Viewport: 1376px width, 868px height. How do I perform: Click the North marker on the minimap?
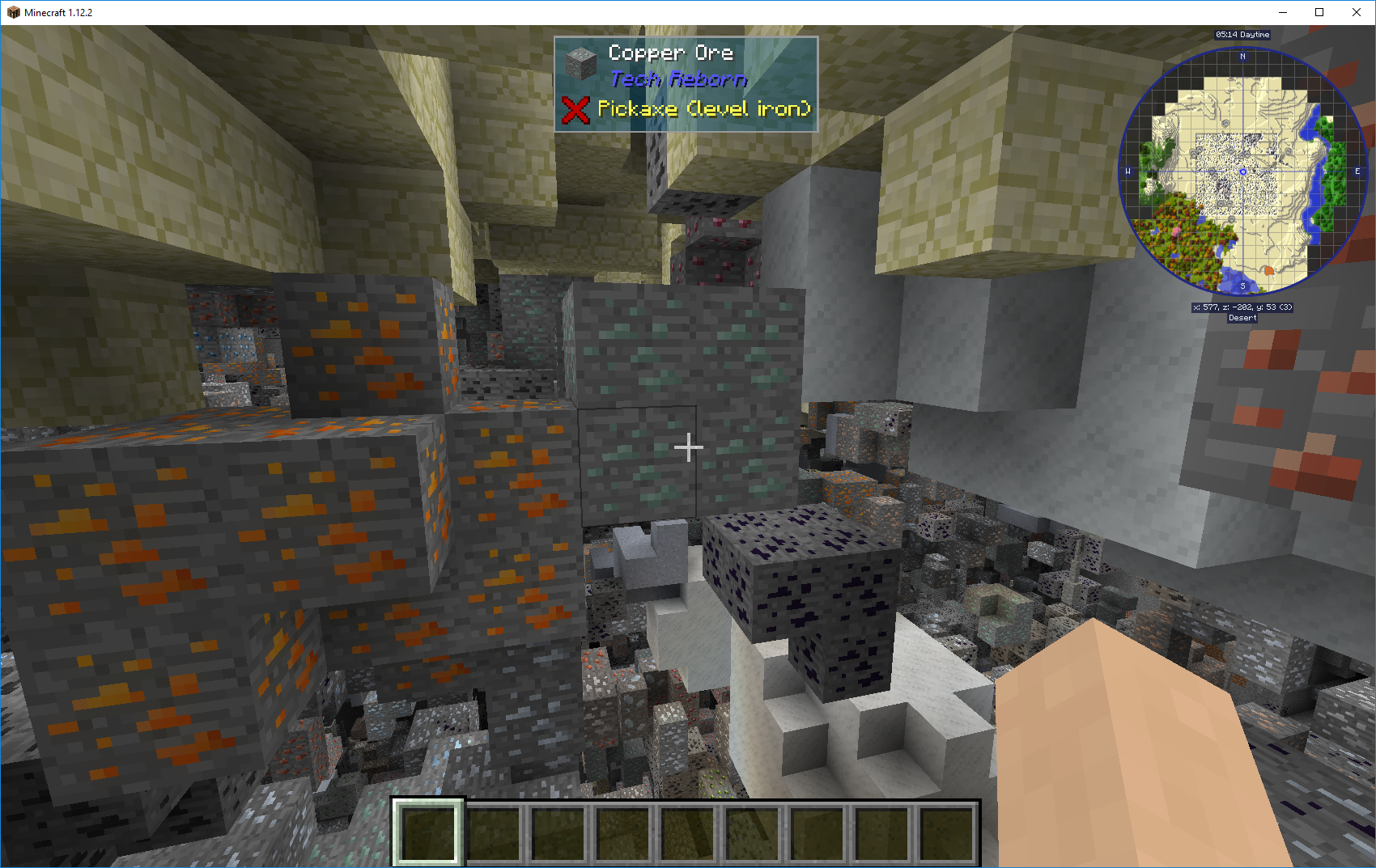[1242, 56]
